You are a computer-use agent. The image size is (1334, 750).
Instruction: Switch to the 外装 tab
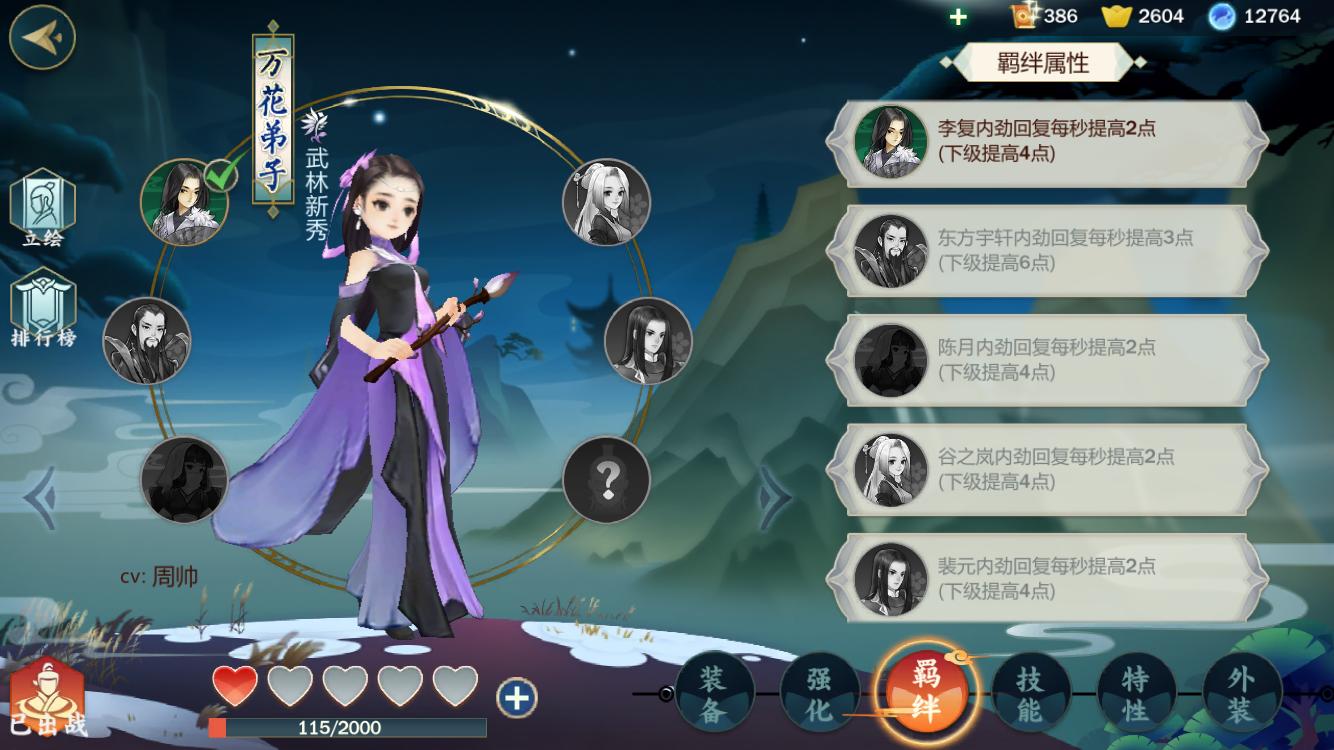1242,693
